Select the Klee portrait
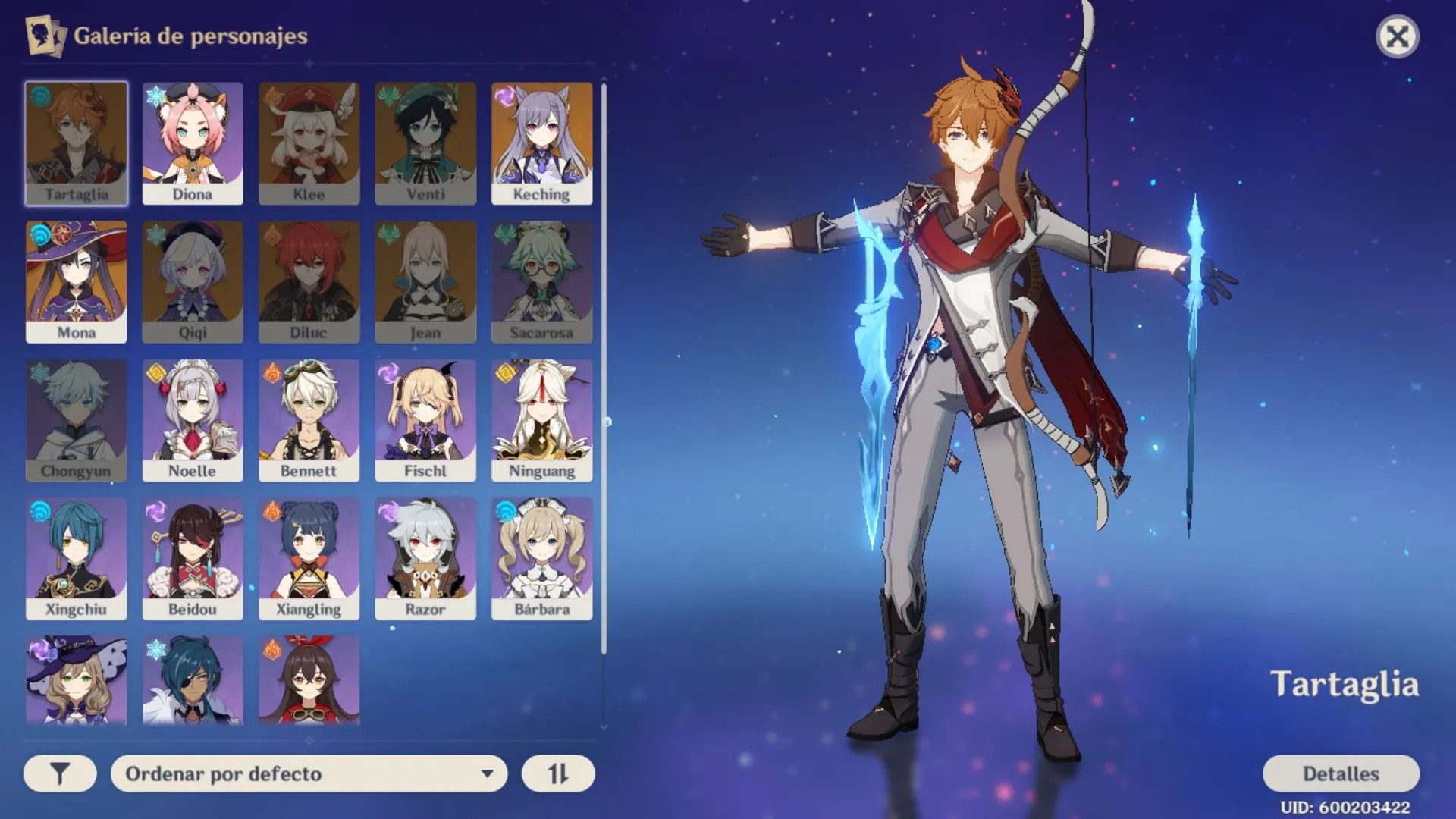 tap(309, 143)
